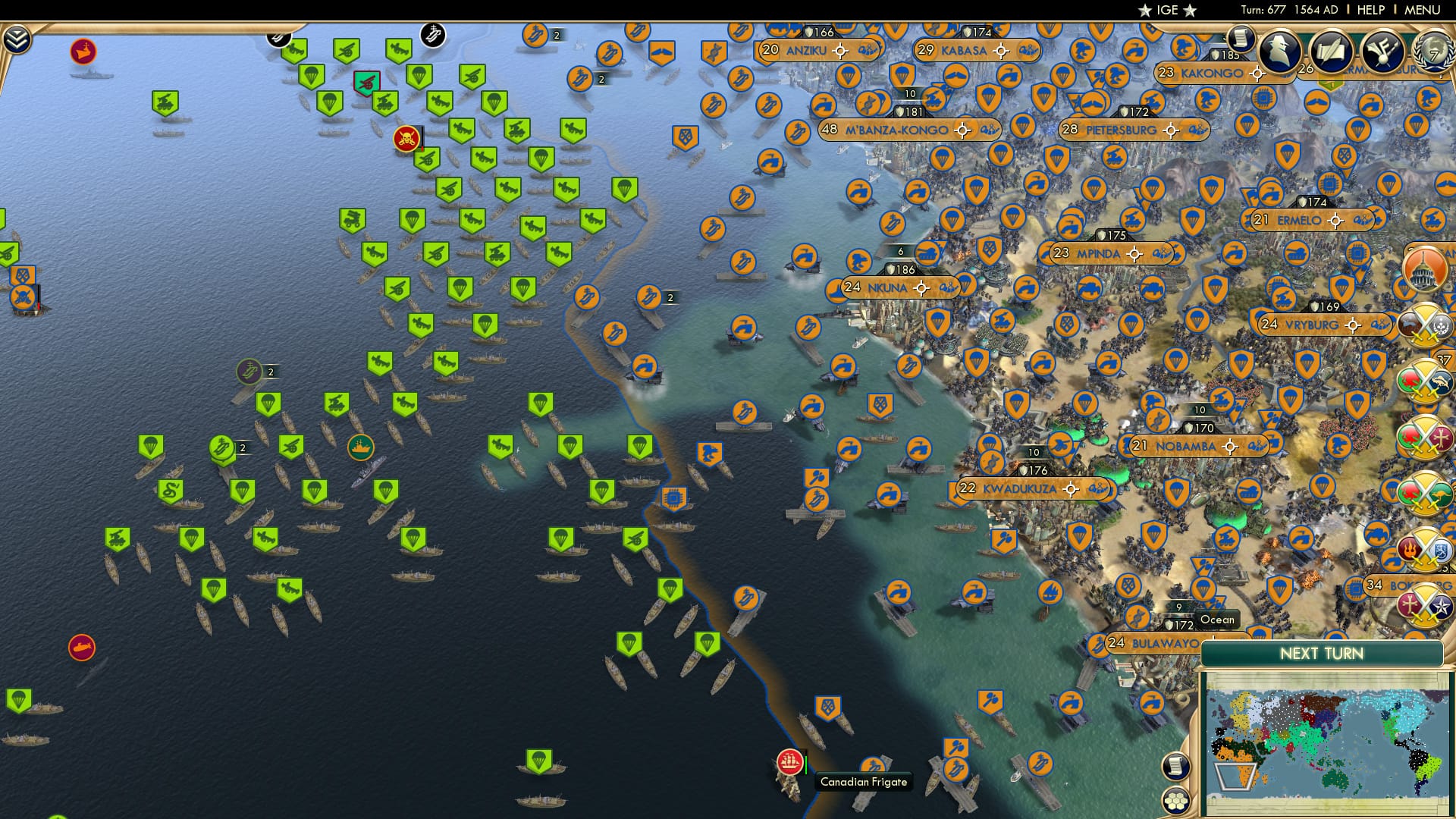Open the Espionage Overview spy icon

click(x=1279, y=50)
